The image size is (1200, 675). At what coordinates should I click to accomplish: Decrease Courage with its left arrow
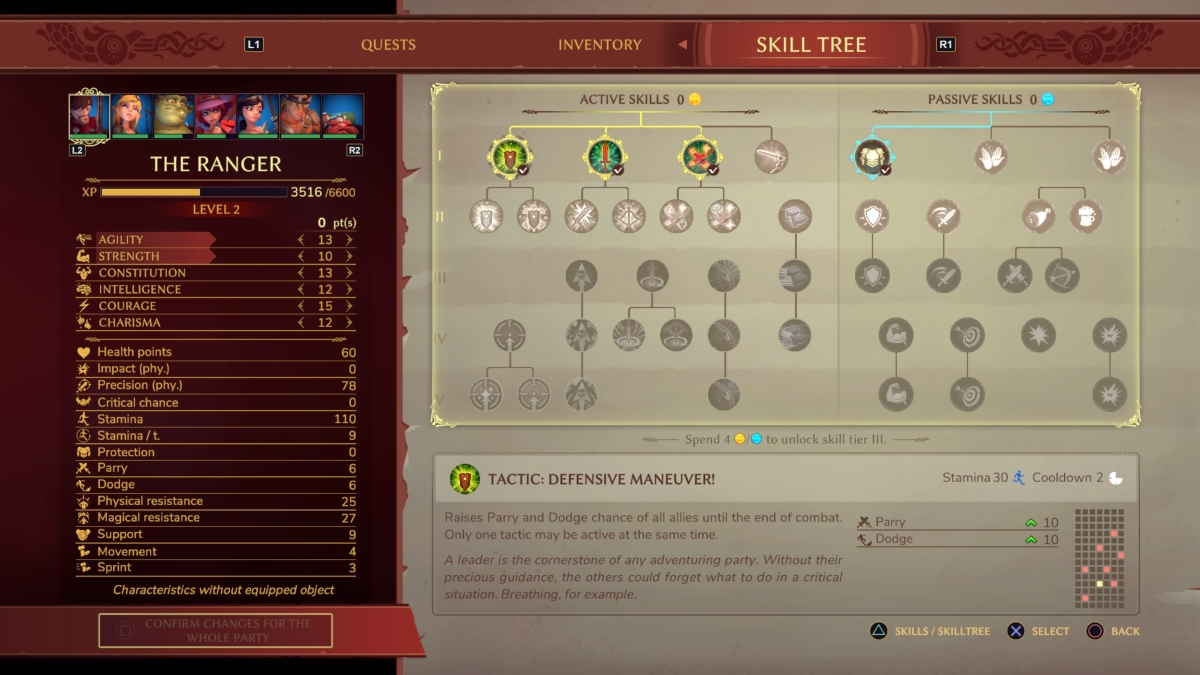pos(301,306)
